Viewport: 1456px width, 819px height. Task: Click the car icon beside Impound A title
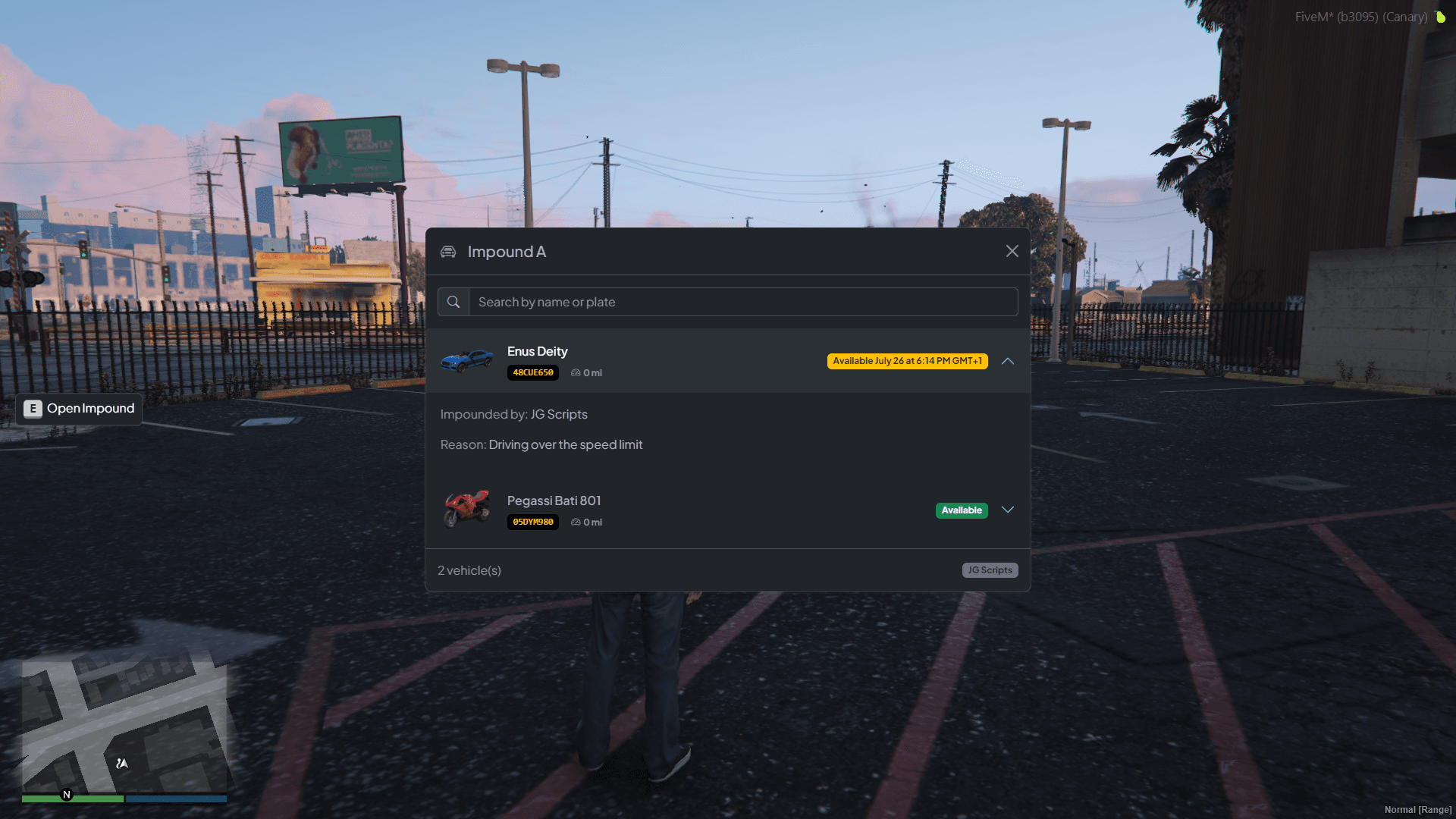pyautogui.click(x=448, y=251)
